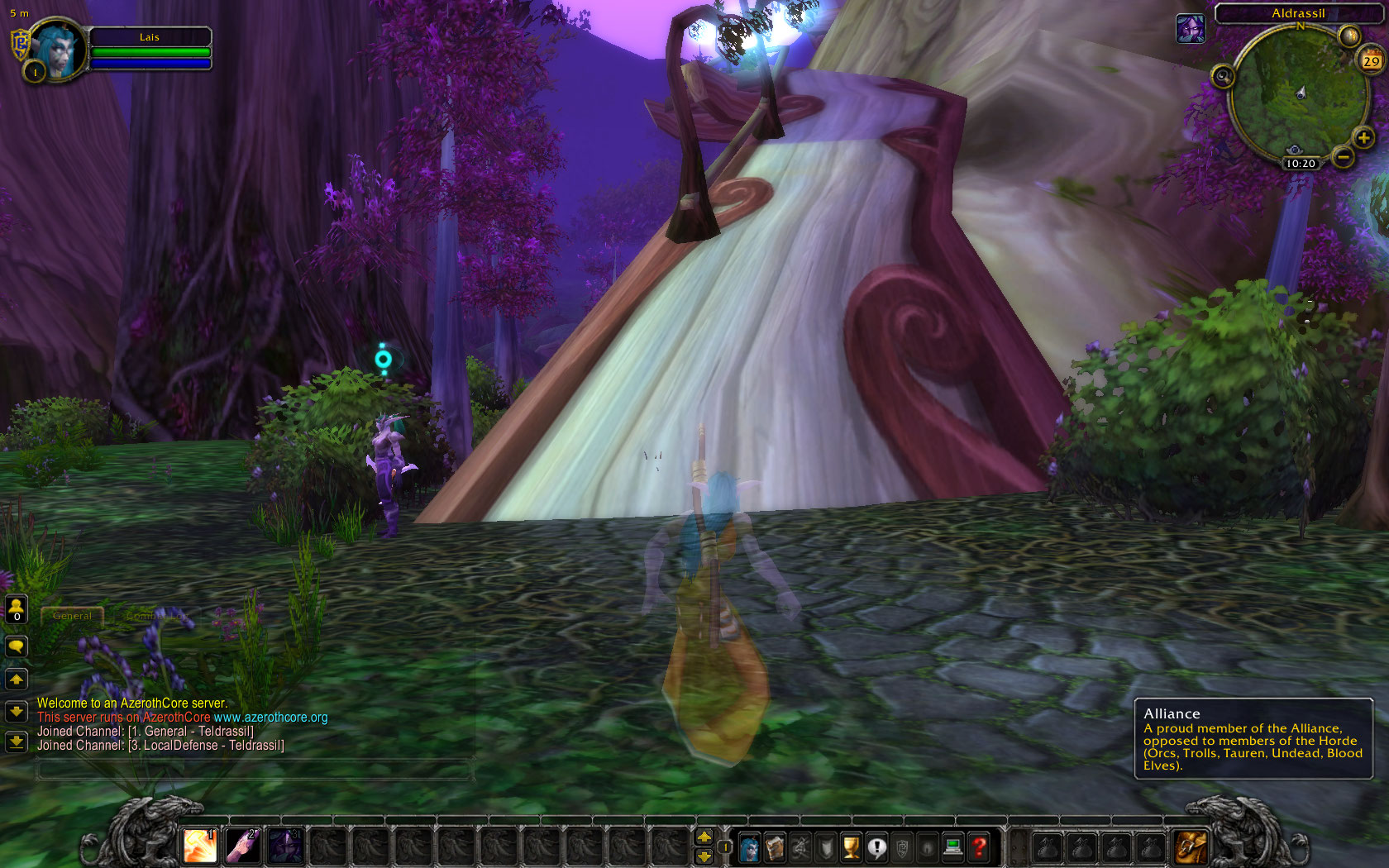Open the Quest Log exclamation bubble icon
1389x868 pixels.
tap(876, 846)
